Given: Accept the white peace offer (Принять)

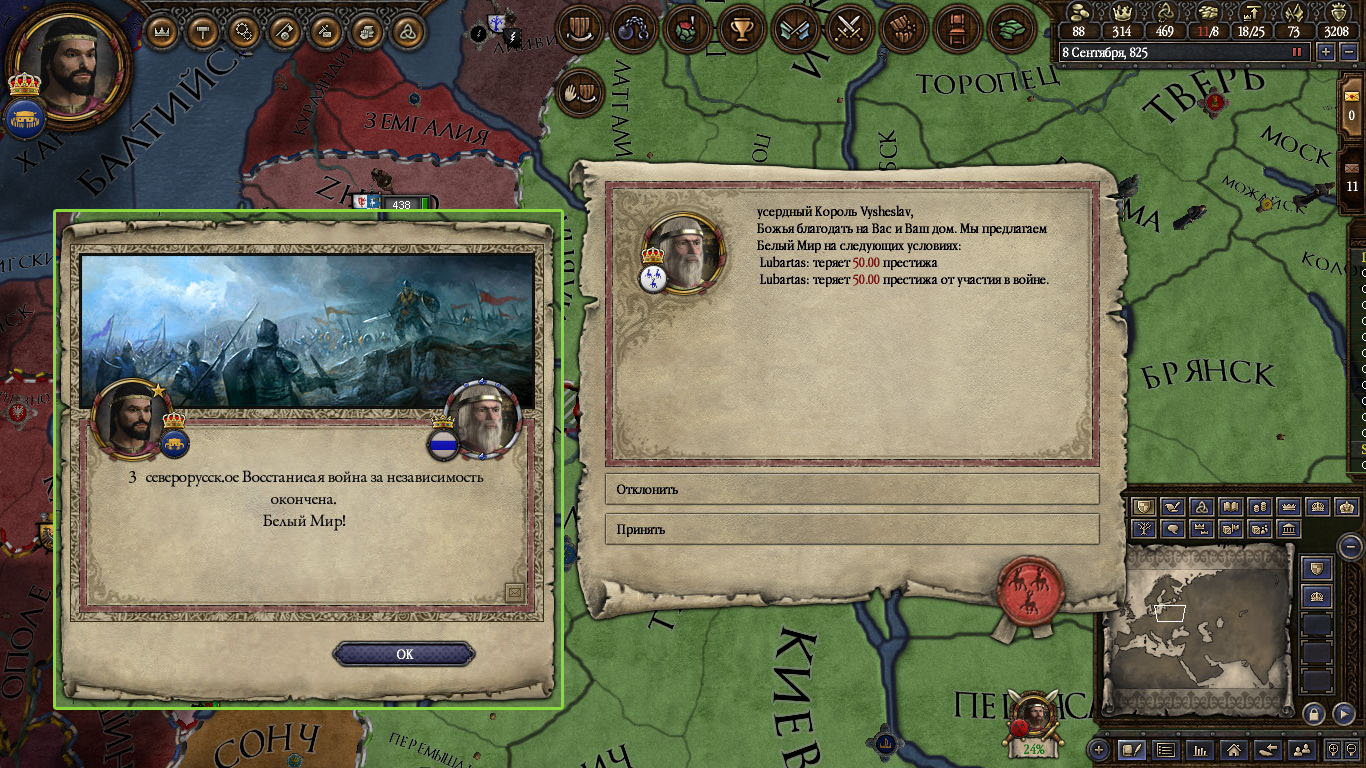Looking at the screenshot, I should click(x=852, y=529).
